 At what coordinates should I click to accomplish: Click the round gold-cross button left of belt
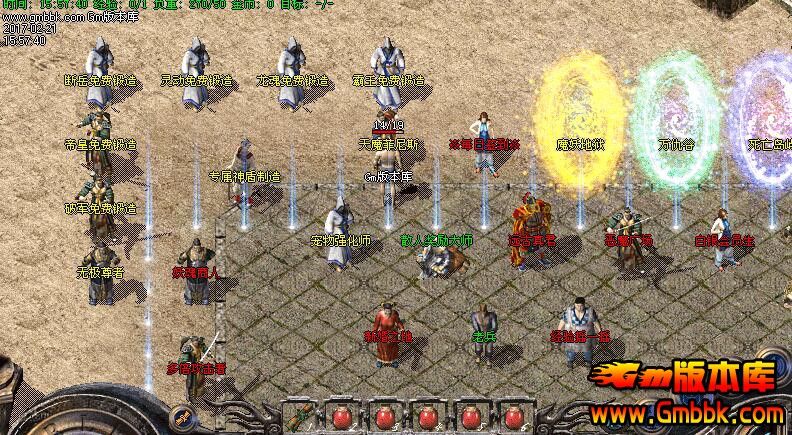click(x=182, y=416)
